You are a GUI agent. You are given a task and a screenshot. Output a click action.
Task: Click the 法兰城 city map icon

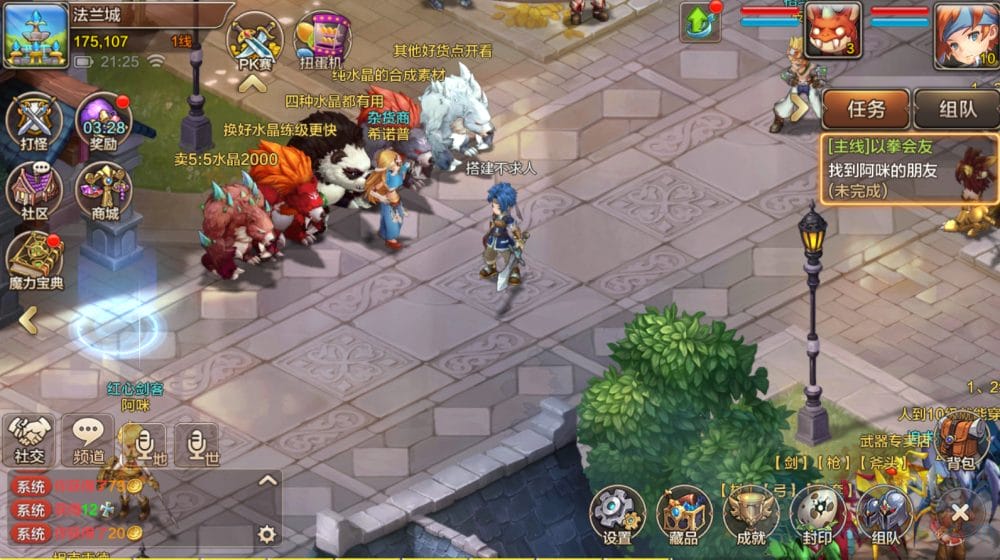[35, 35]
